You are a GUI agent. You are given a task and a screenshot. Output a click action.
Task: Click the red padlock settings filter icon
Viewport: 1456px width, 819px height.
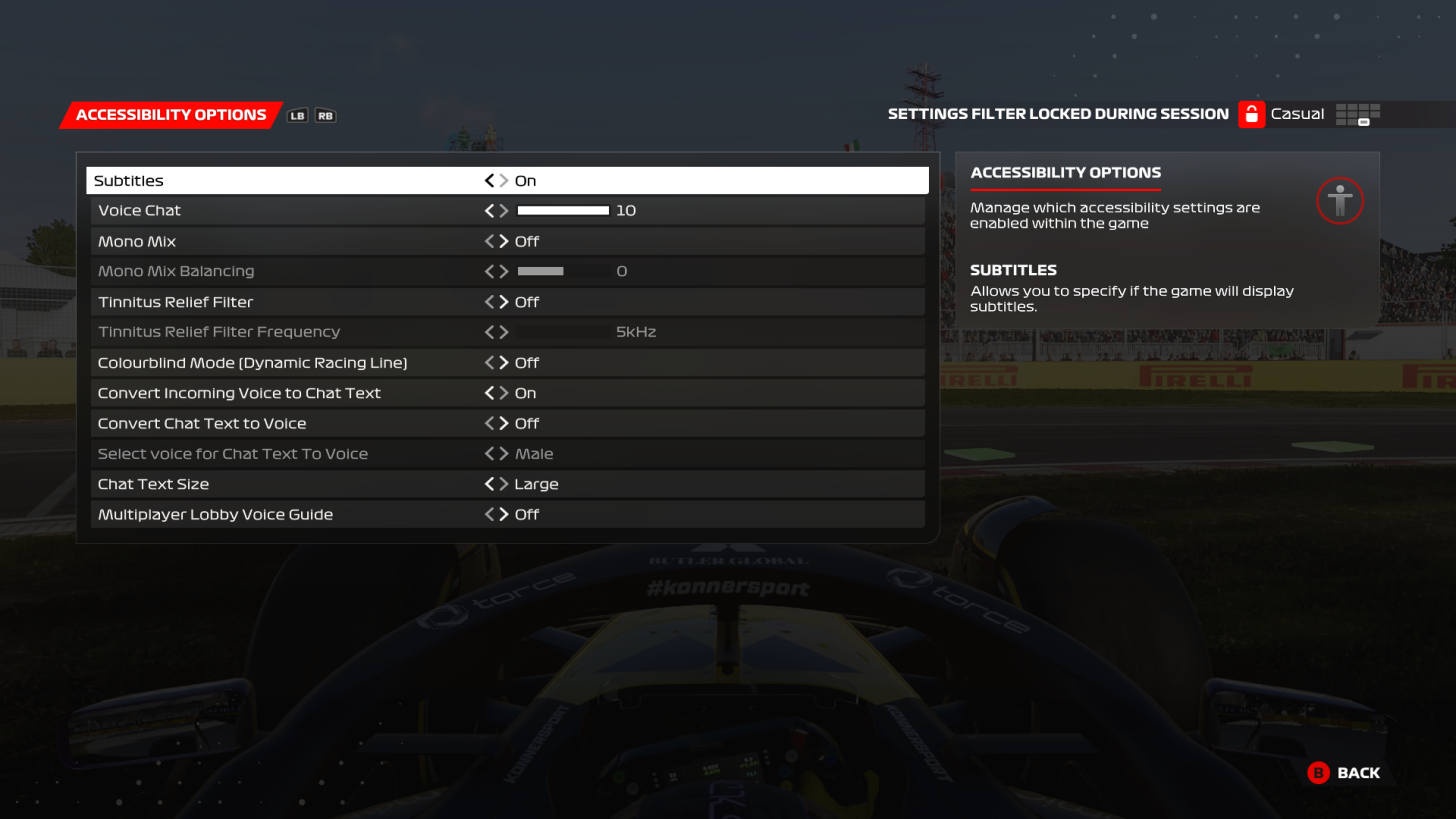[x=1251, y=114]
